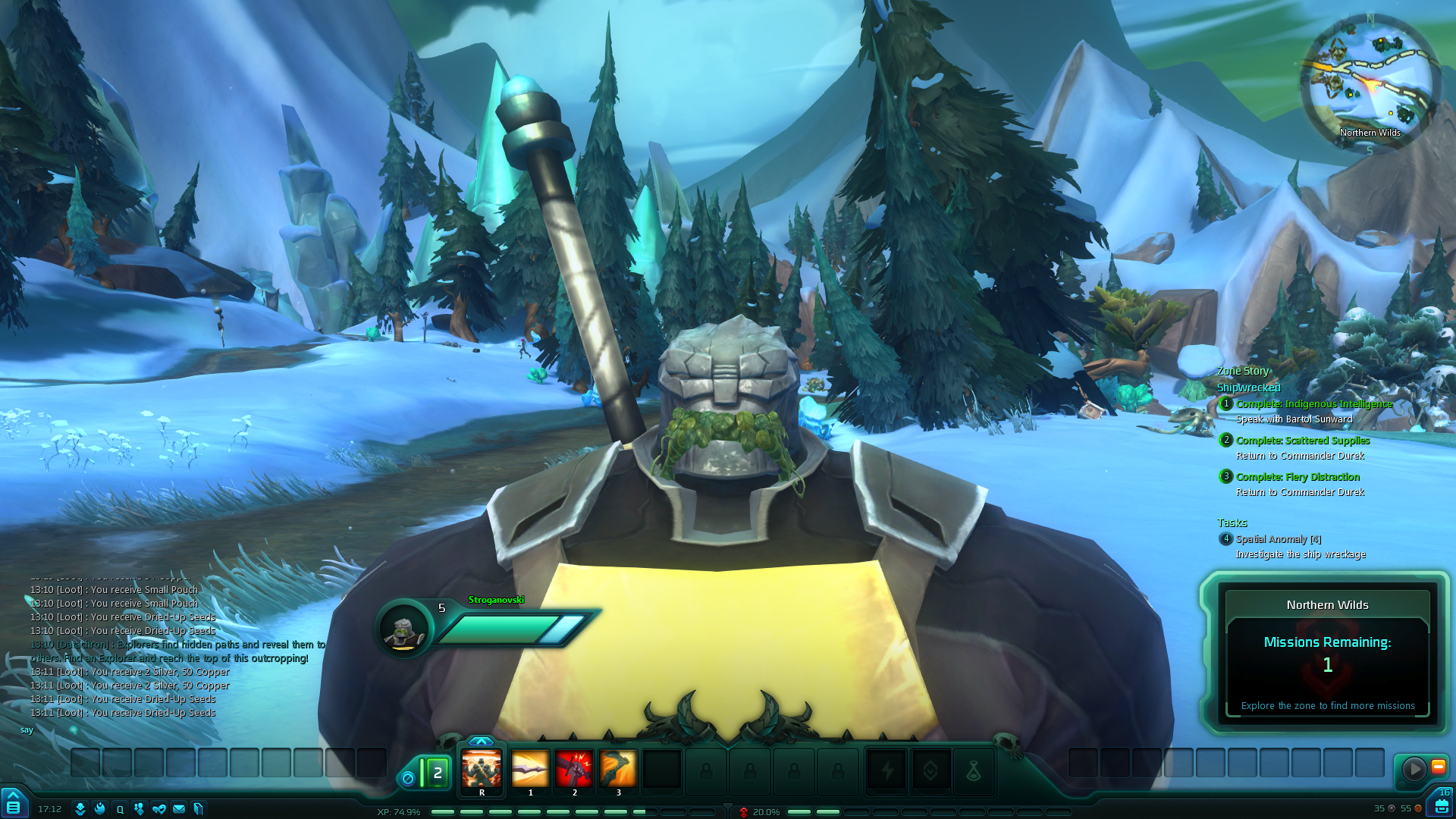Open the quest log Q icon

[x=119, y=809]
